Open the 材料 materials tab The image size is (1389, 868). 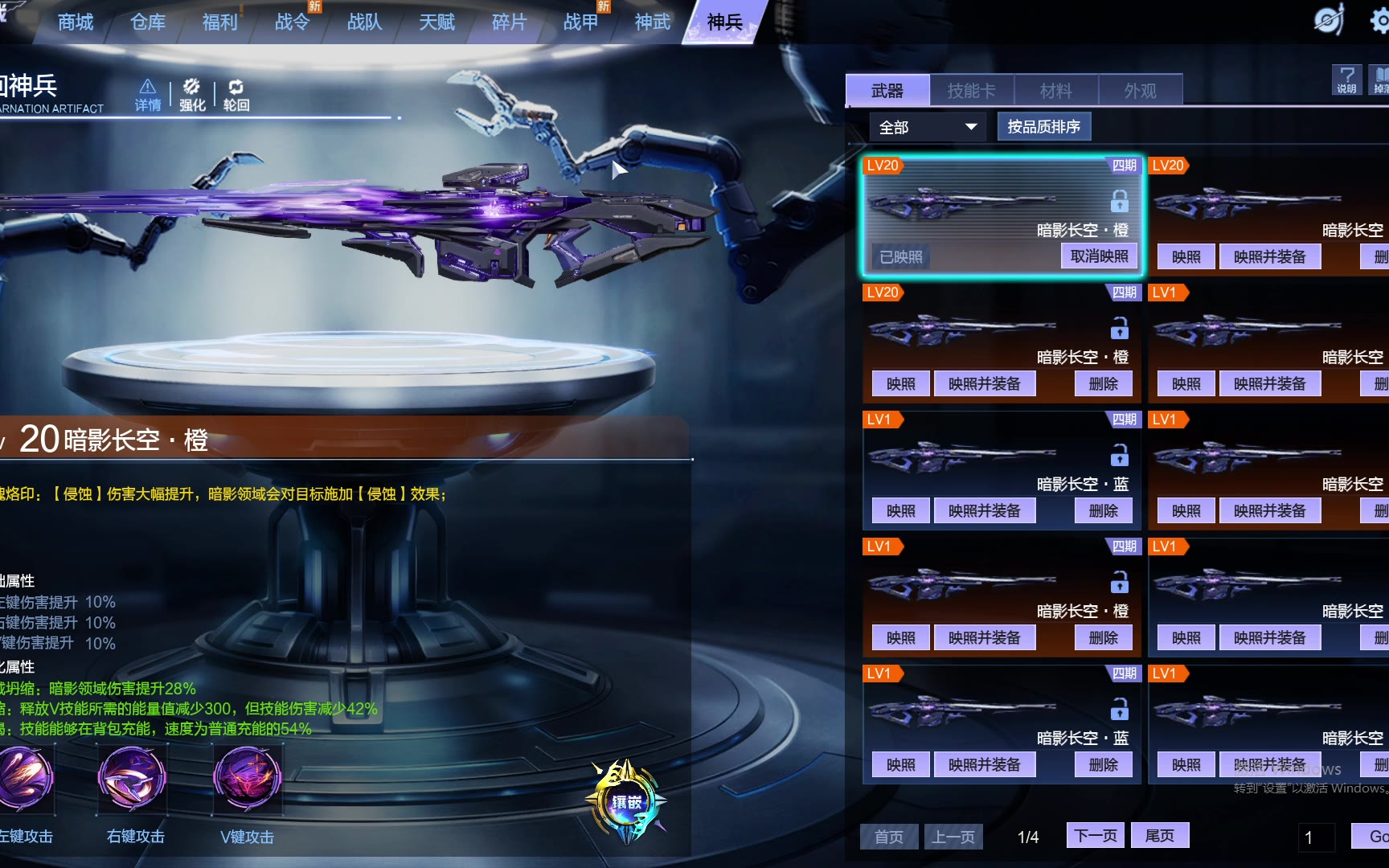1055,91
